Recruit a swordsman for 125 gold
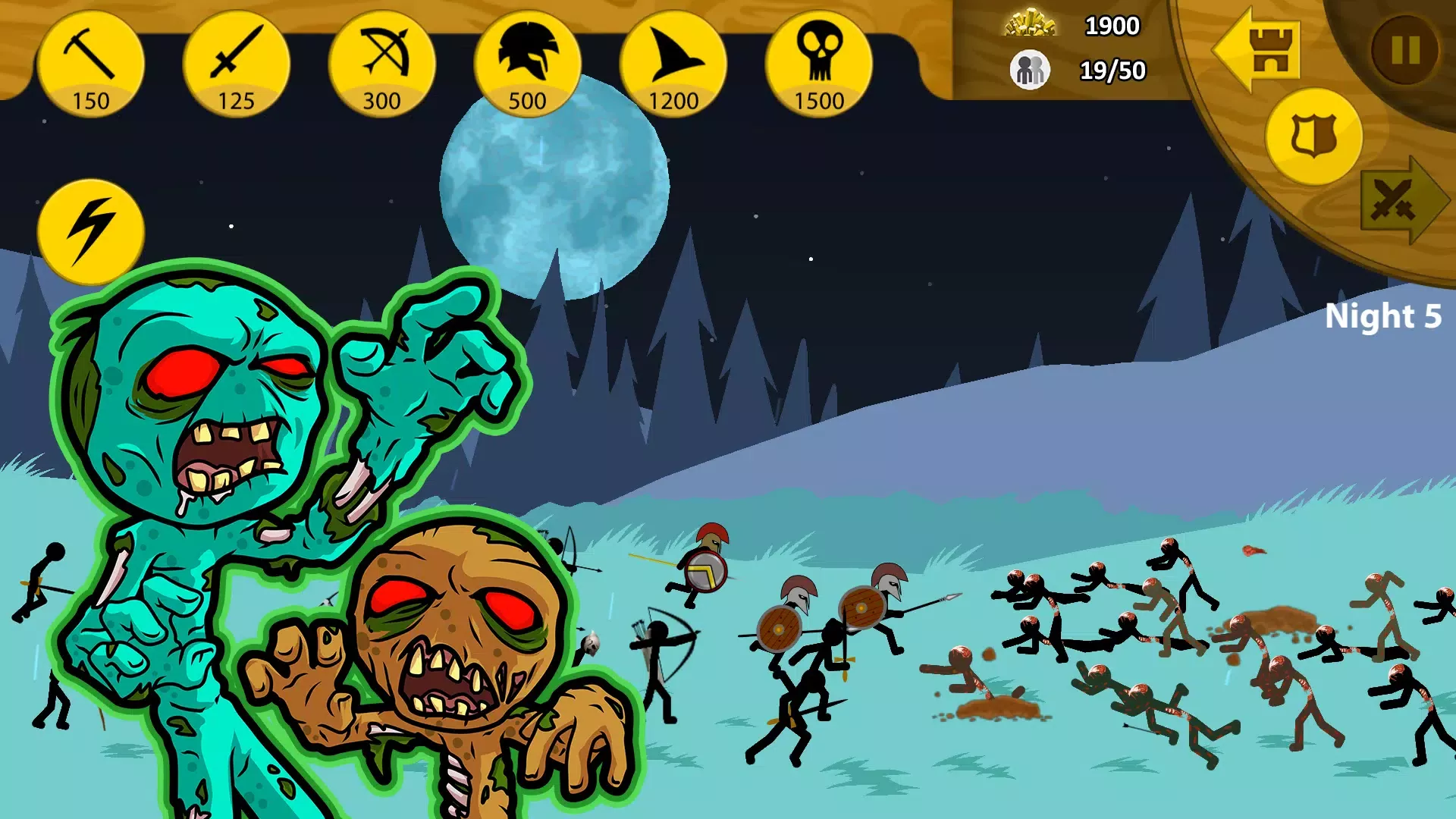Viewport: 1456px width, 819px height. [x=236, y=64]
